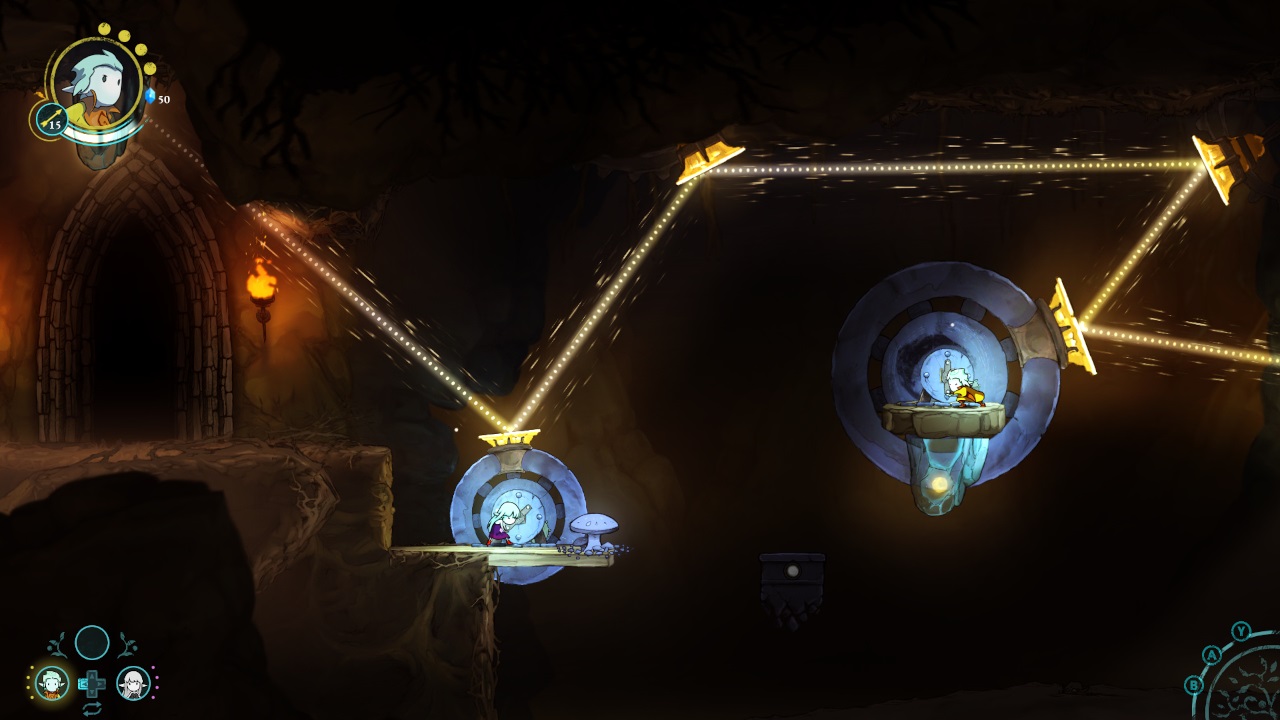Click a yellow health pip above the portrait
This screenshot has width=1280, height=720.
pos(103,29)
